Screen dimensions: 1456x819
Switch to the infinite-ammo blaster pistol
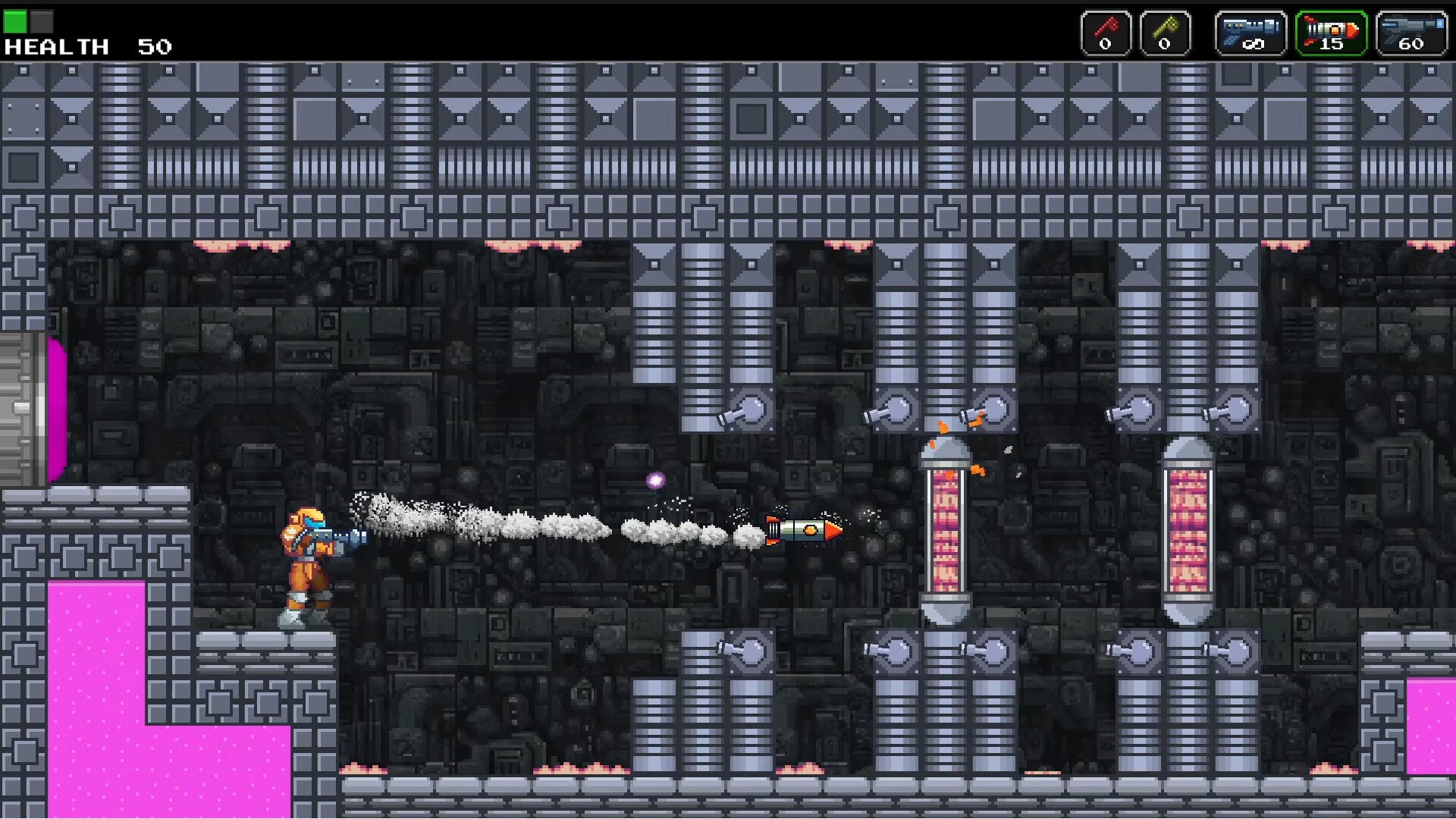(1251, 33)
